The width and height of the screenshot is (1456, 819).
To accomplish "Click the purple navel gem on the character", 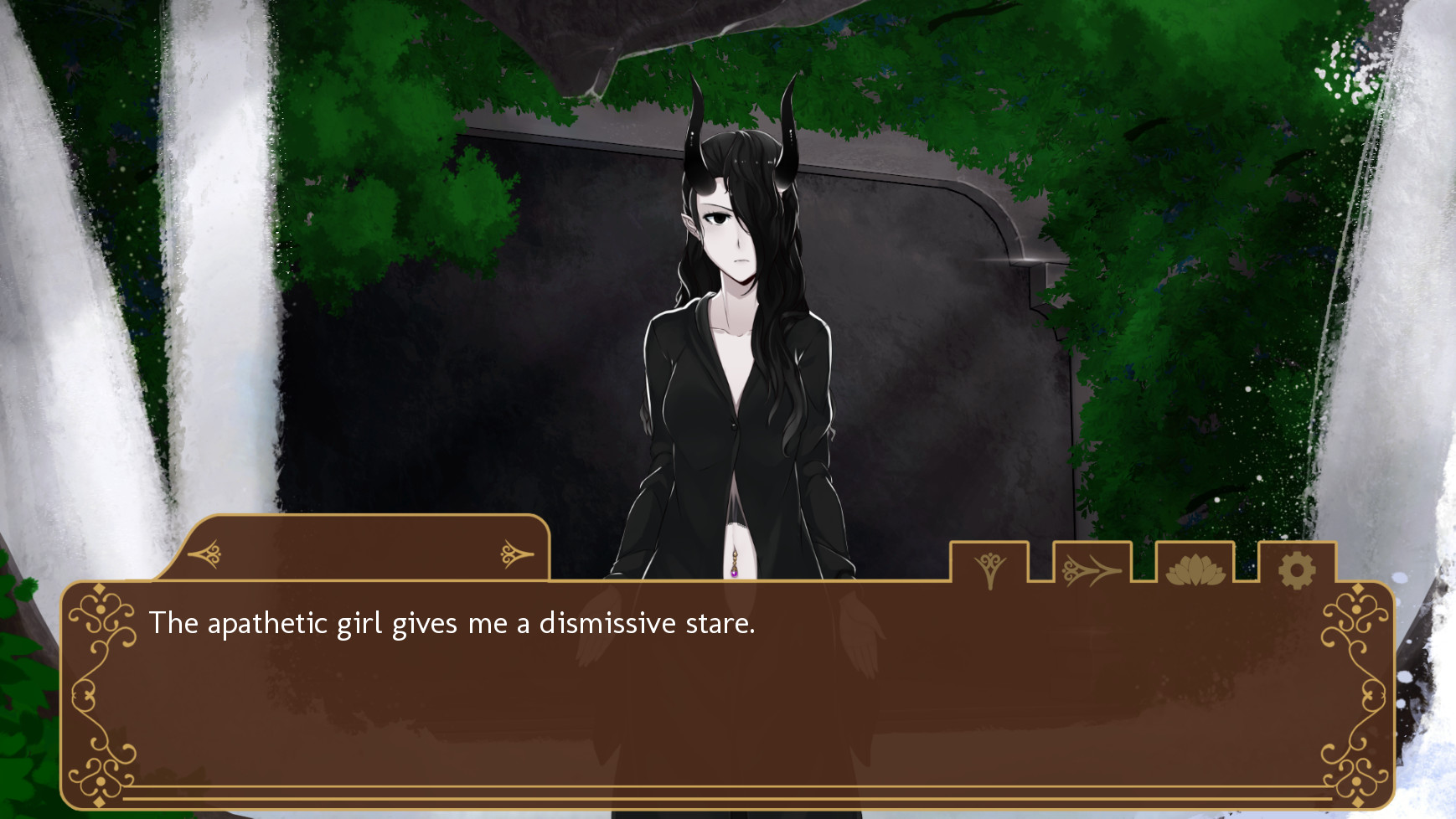I will (x=733, y=572).
